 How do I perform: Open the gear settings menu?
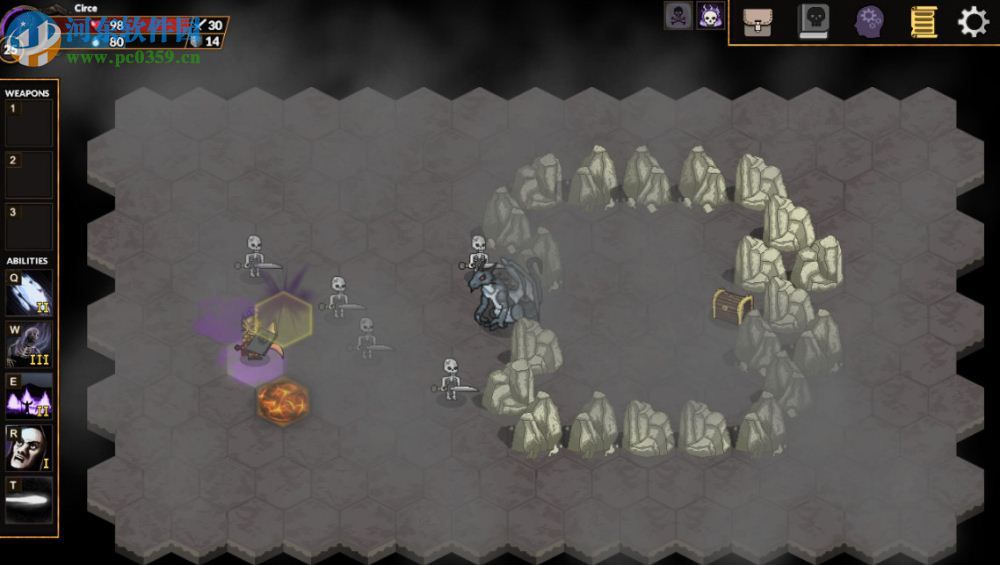point(973,22)
